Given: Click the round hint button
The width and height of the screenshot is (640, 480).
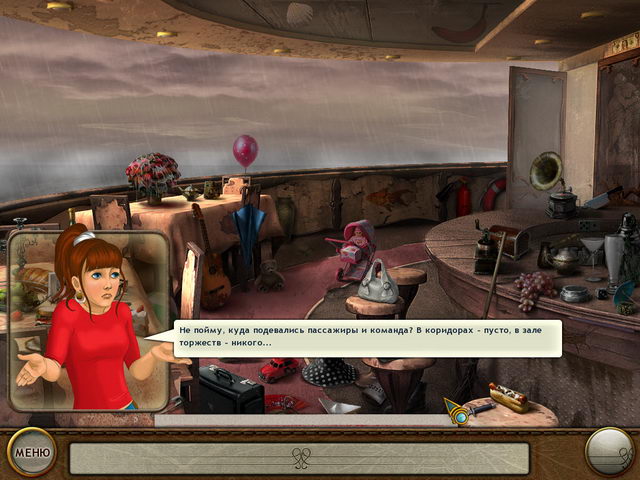Looking at the screenshot, I should (608, 452).
